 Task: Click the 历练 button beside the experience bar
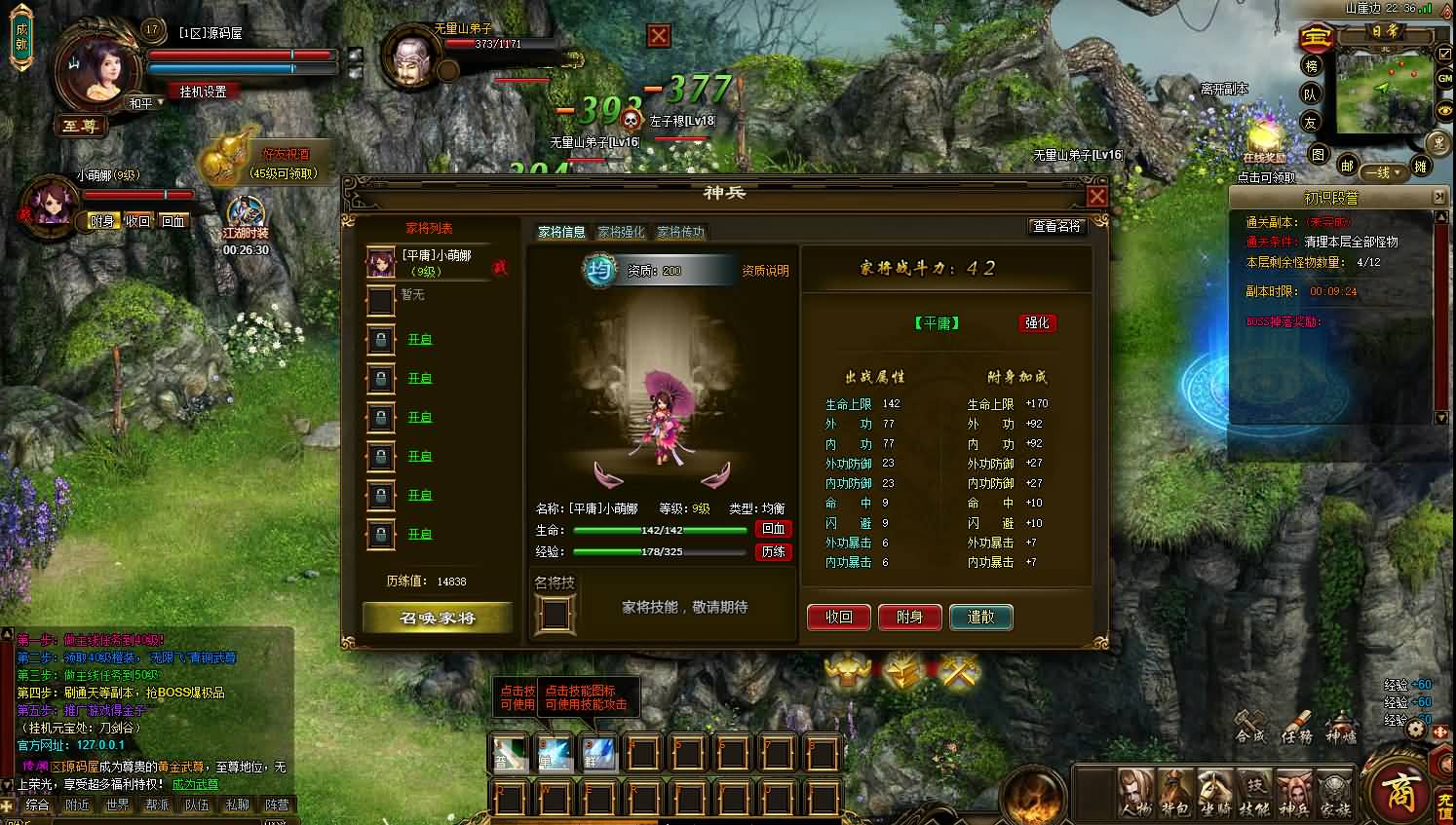click(774, 551)
